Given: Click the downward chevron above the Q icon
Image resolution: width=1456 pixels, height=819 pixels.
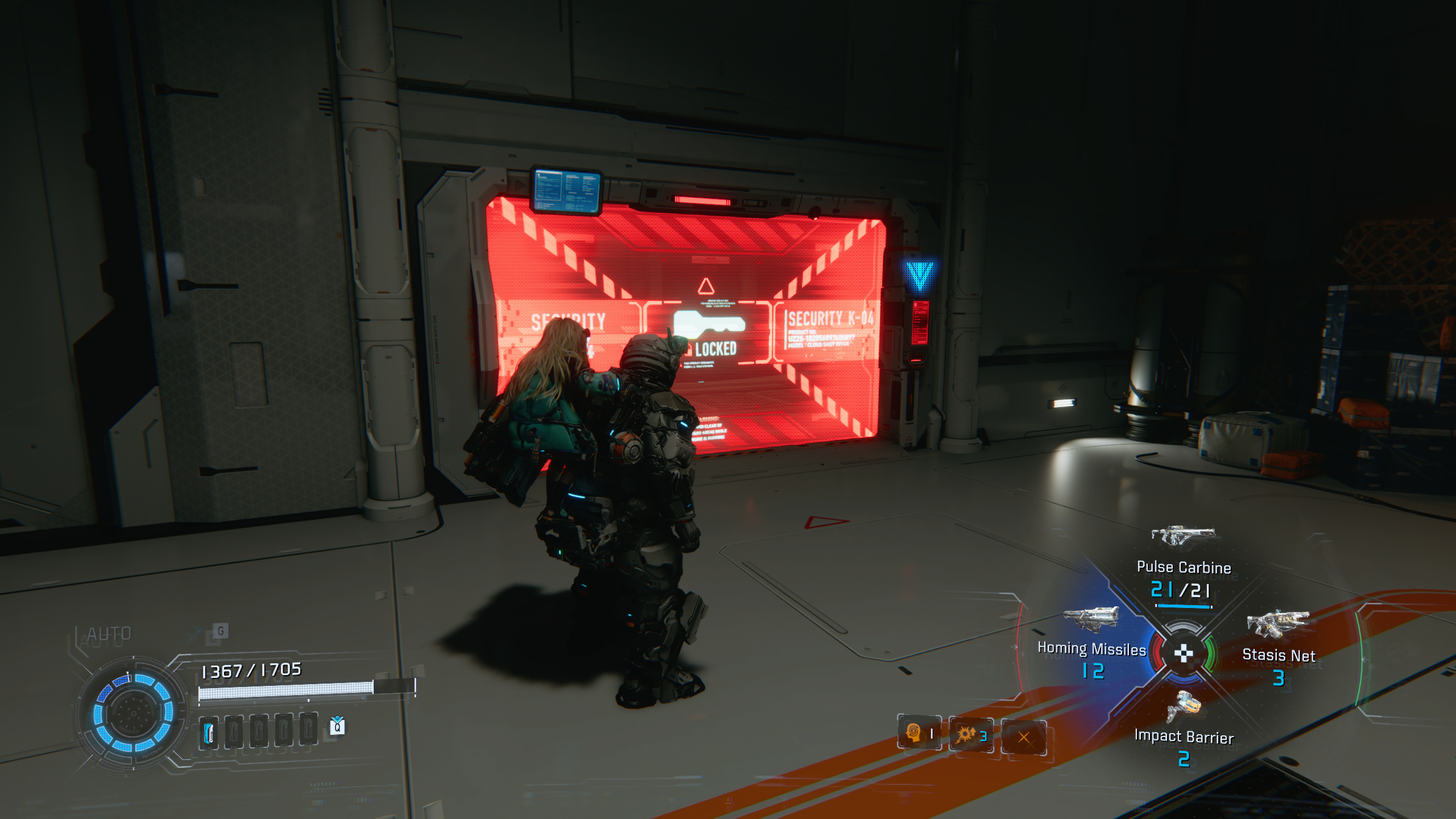Looking at the screenshot, I should coord(337,718).
